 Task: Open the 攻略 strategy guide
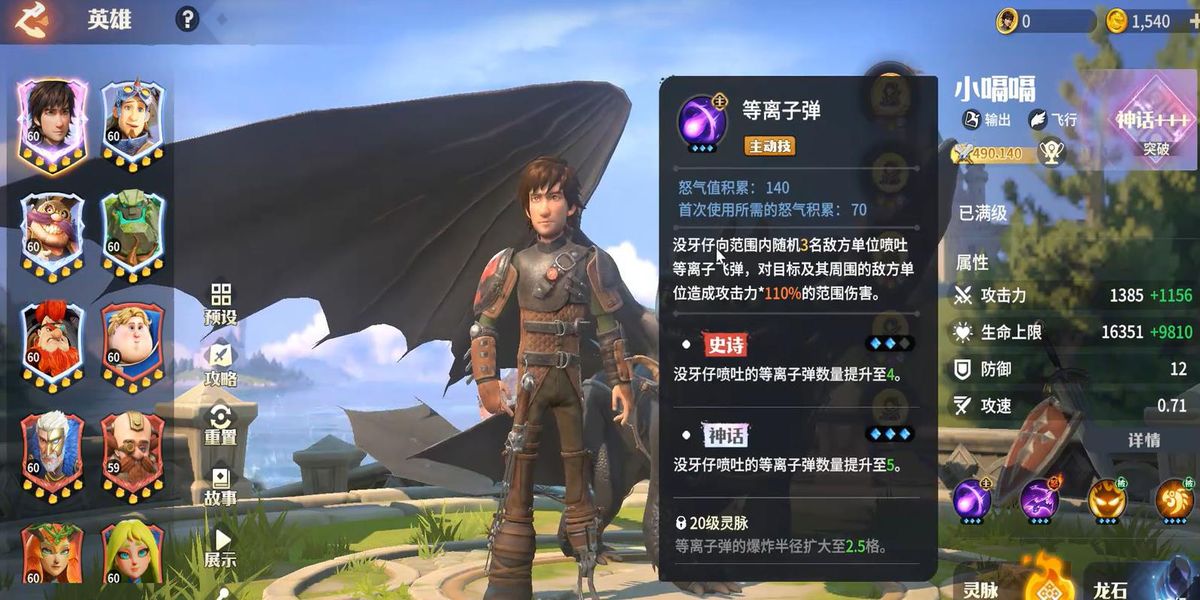[221, 365]
